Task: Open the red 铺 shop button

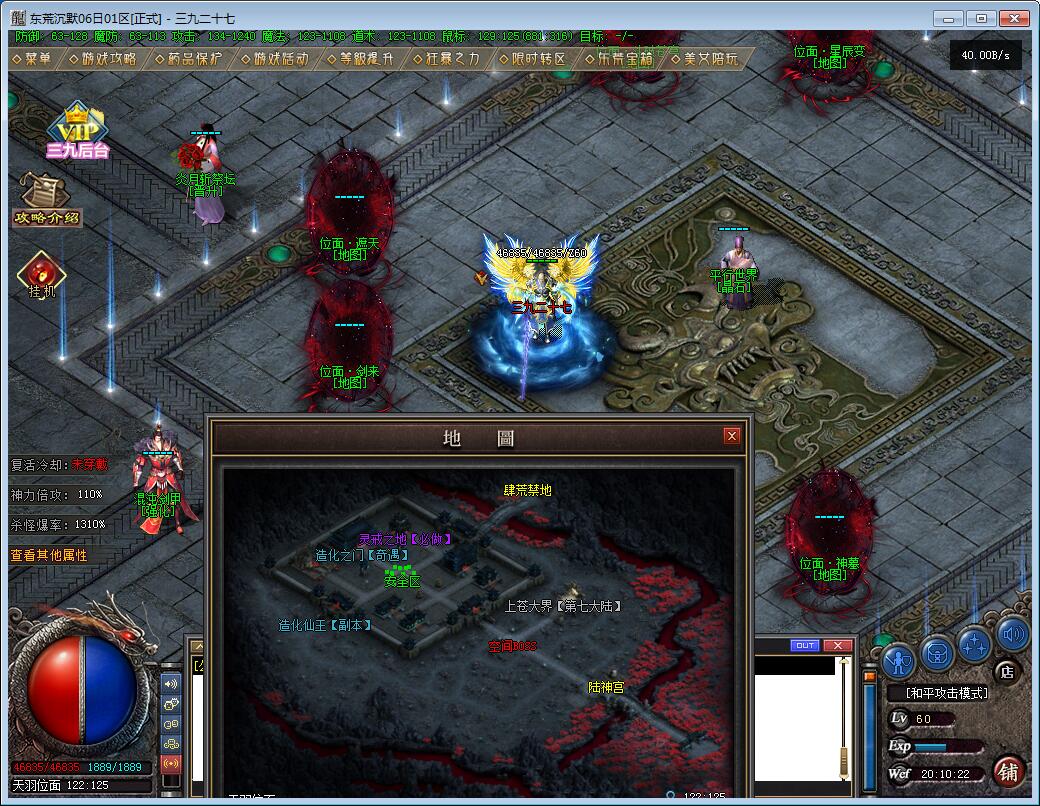Action: pos(1008,771)
